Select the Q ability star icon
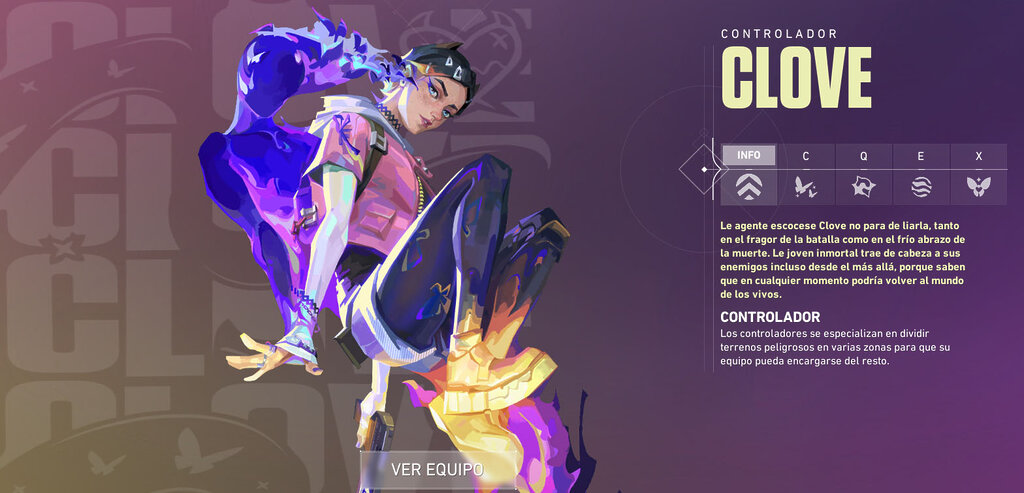 coord(863,186)
